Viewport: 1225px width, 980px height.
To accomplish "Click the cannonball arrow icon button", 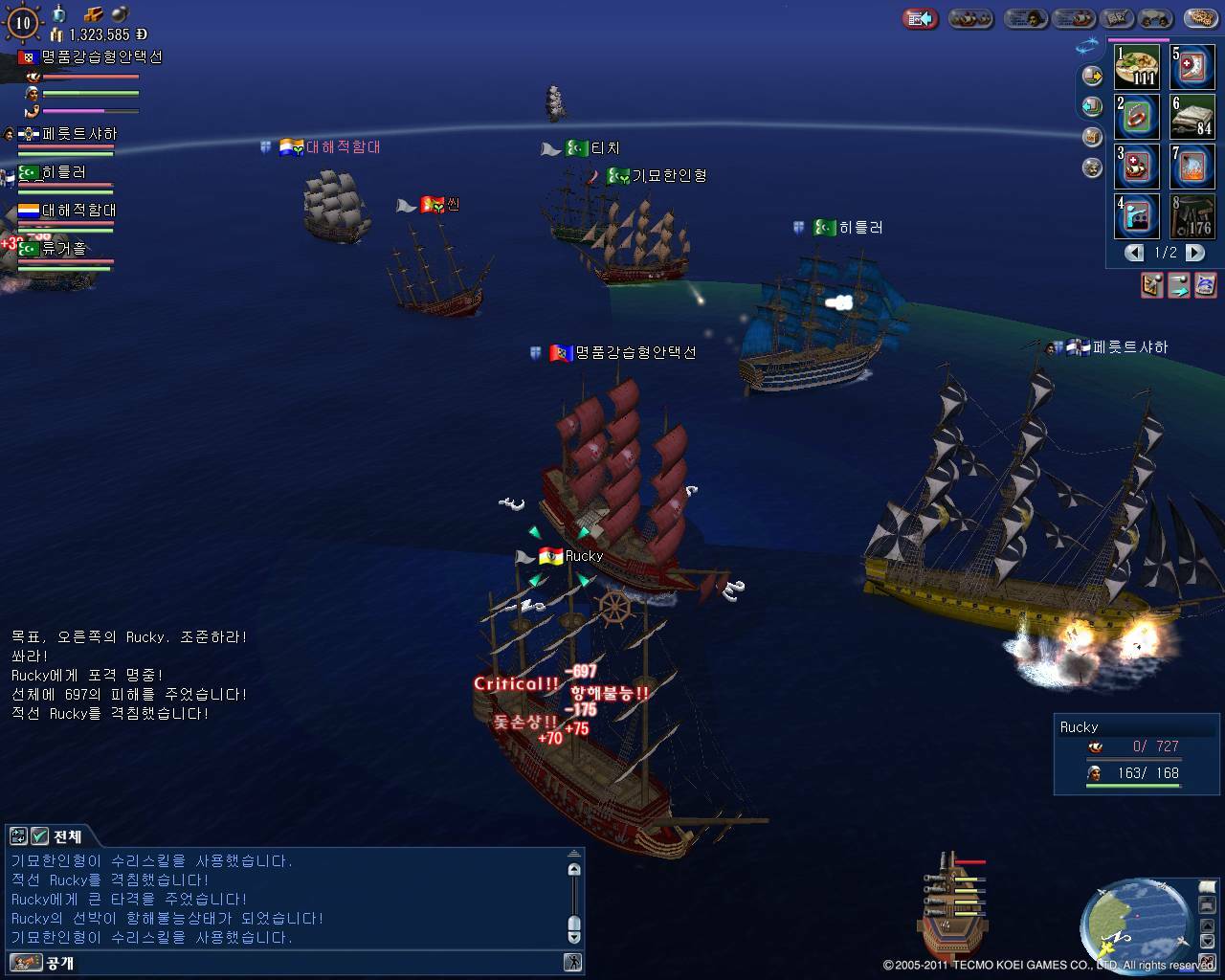I will tap(1179, 284).
